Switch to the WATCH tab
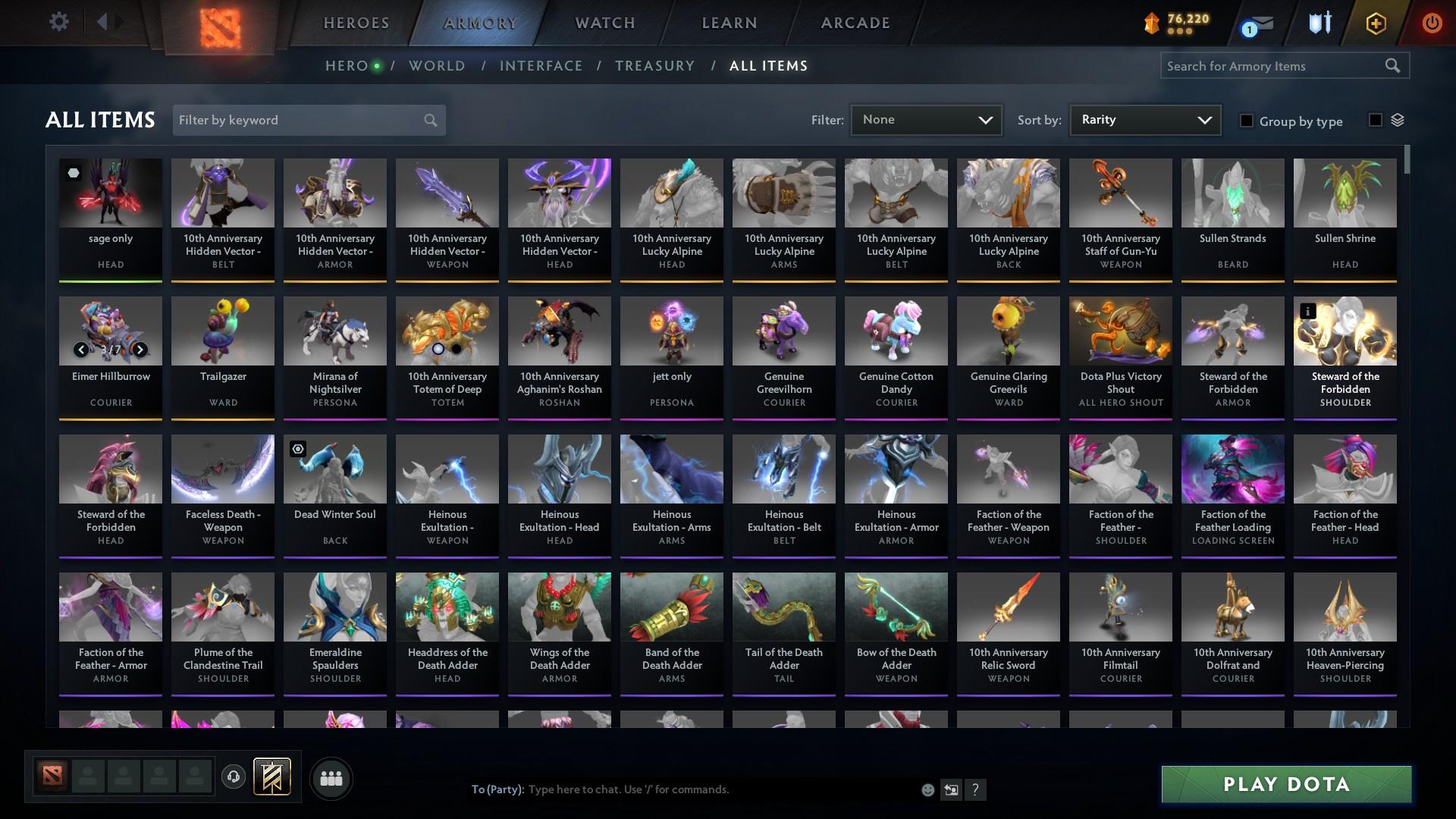1456x819 pixels. pyautogui.click(x=604, y=23)
